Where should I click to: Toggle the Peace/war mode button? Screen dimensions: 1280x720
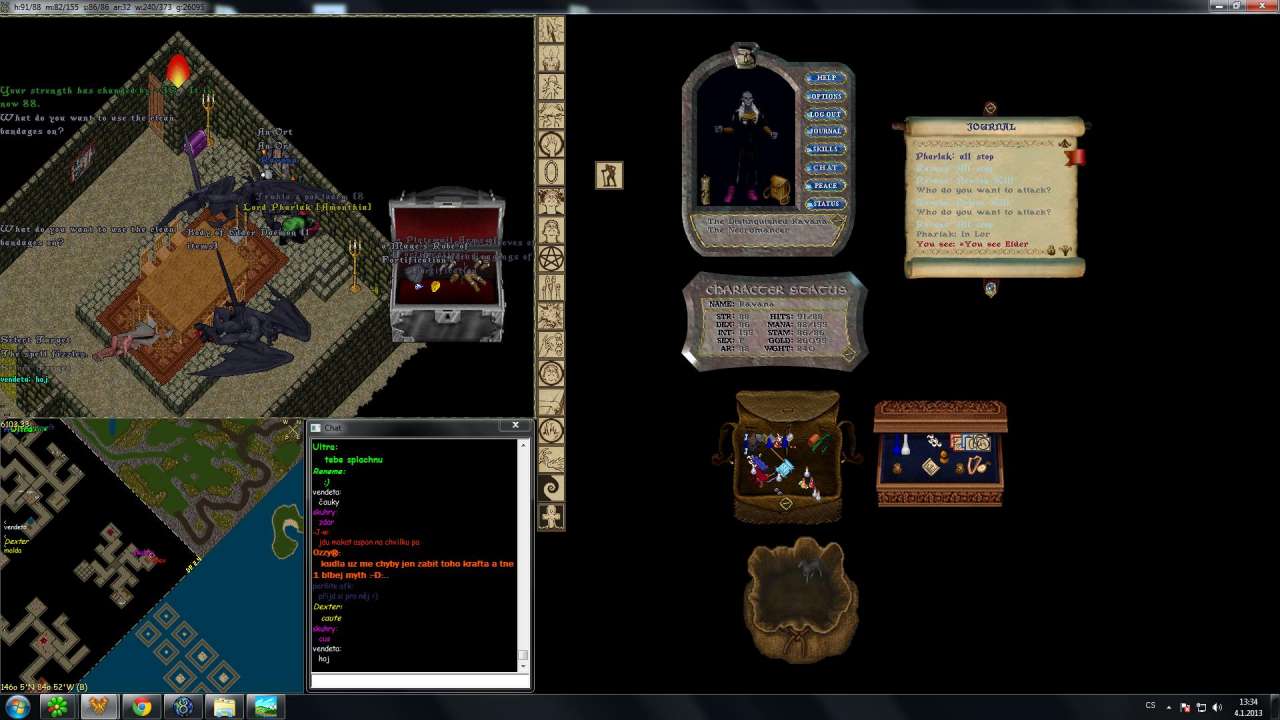(825, 185)
